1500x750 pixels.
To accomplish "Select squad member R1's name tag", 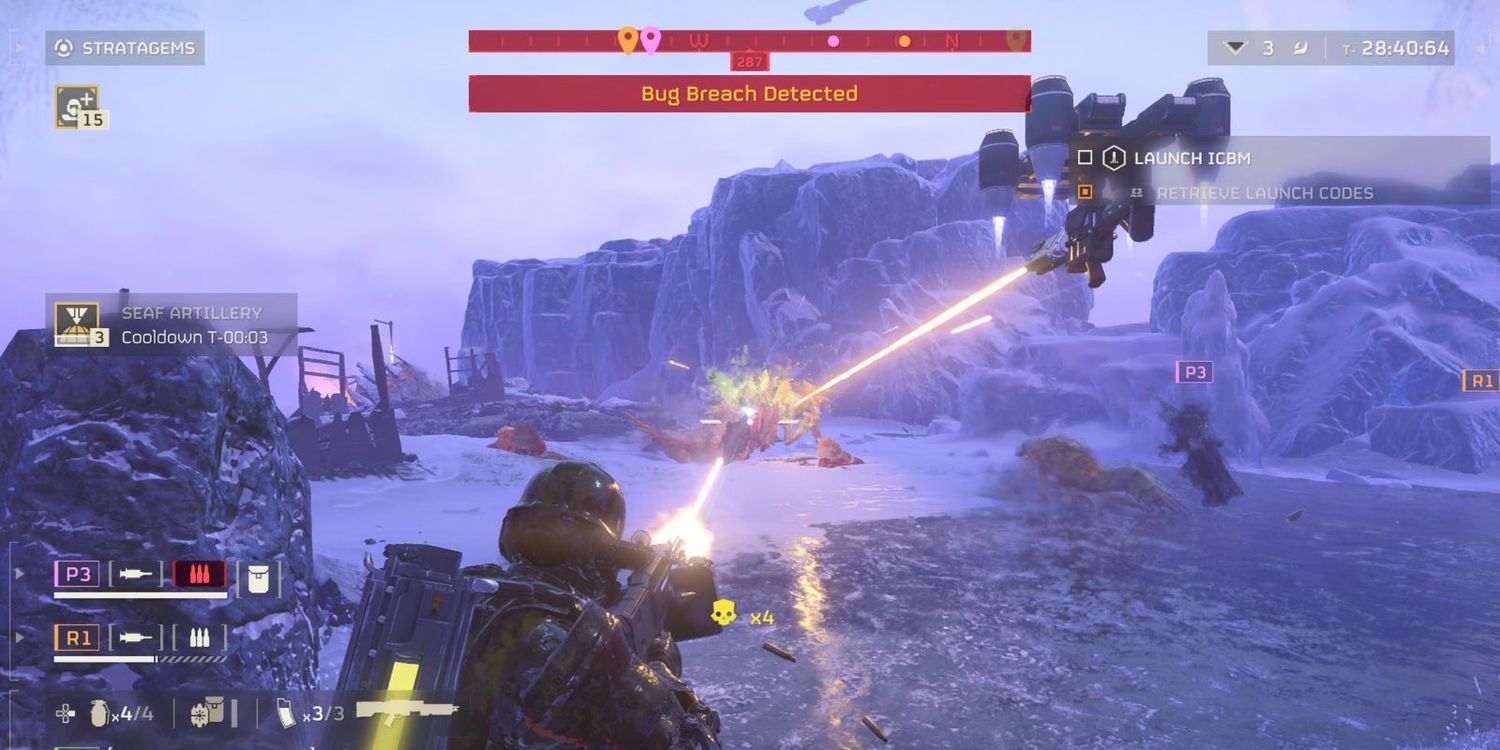I will (x=77, y=637).
